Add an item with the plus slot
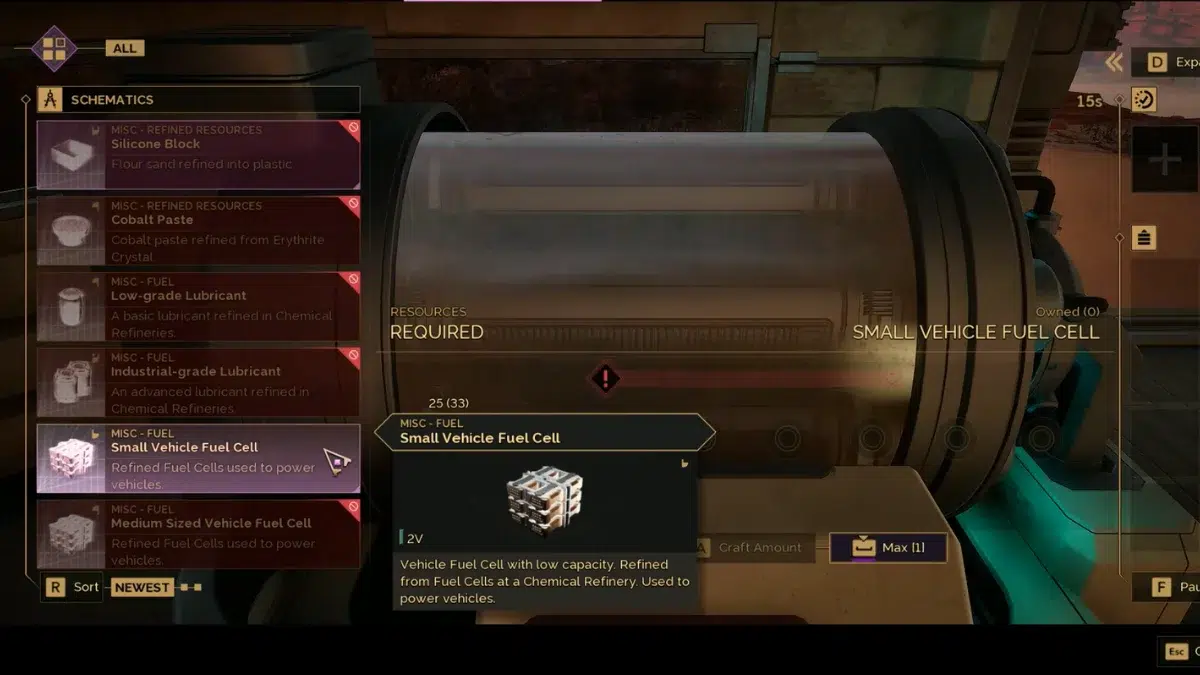Image resolution: width=1200 pixels, height=675 pixels. coord(1165,160)
